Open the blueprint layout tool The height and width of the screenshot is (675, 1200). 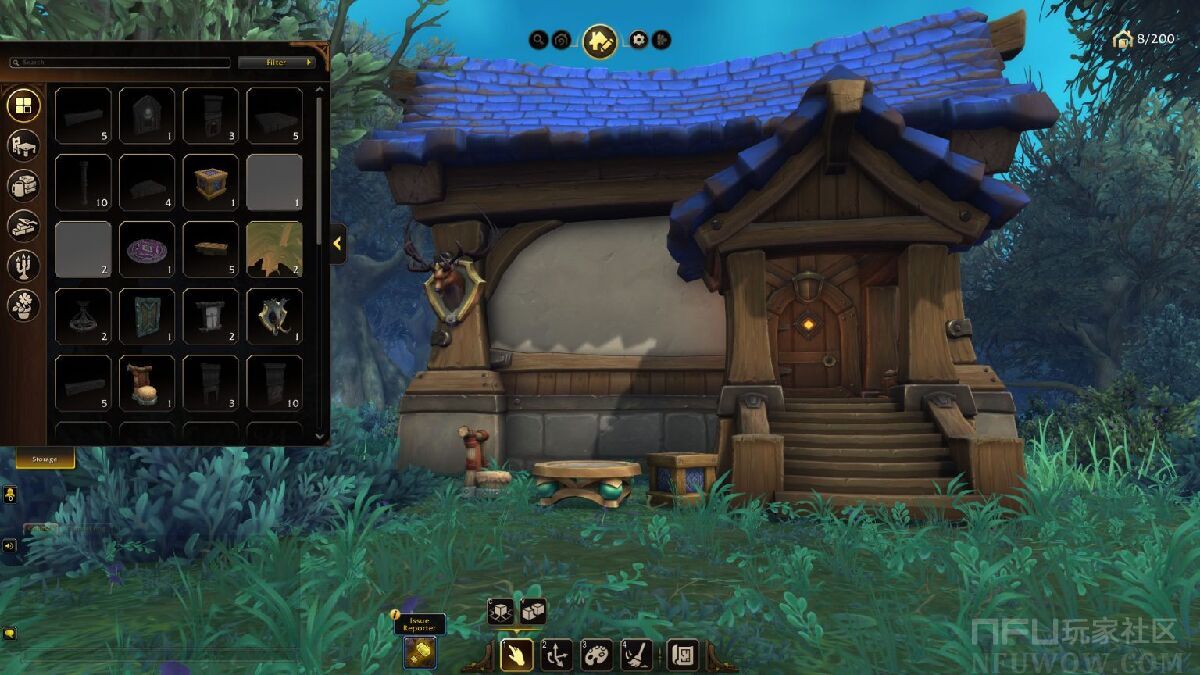pos(683,654)
